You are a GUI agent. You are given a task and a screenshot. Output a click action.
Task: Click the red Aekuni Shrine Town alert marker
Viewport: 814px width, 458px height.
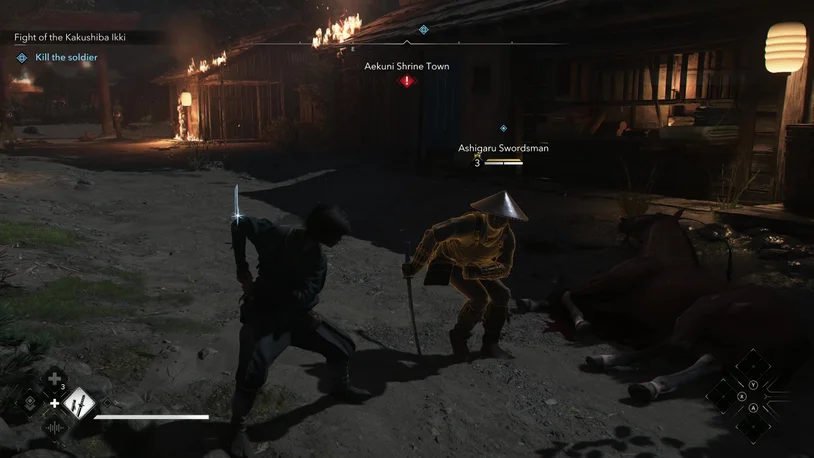[406, 81]
